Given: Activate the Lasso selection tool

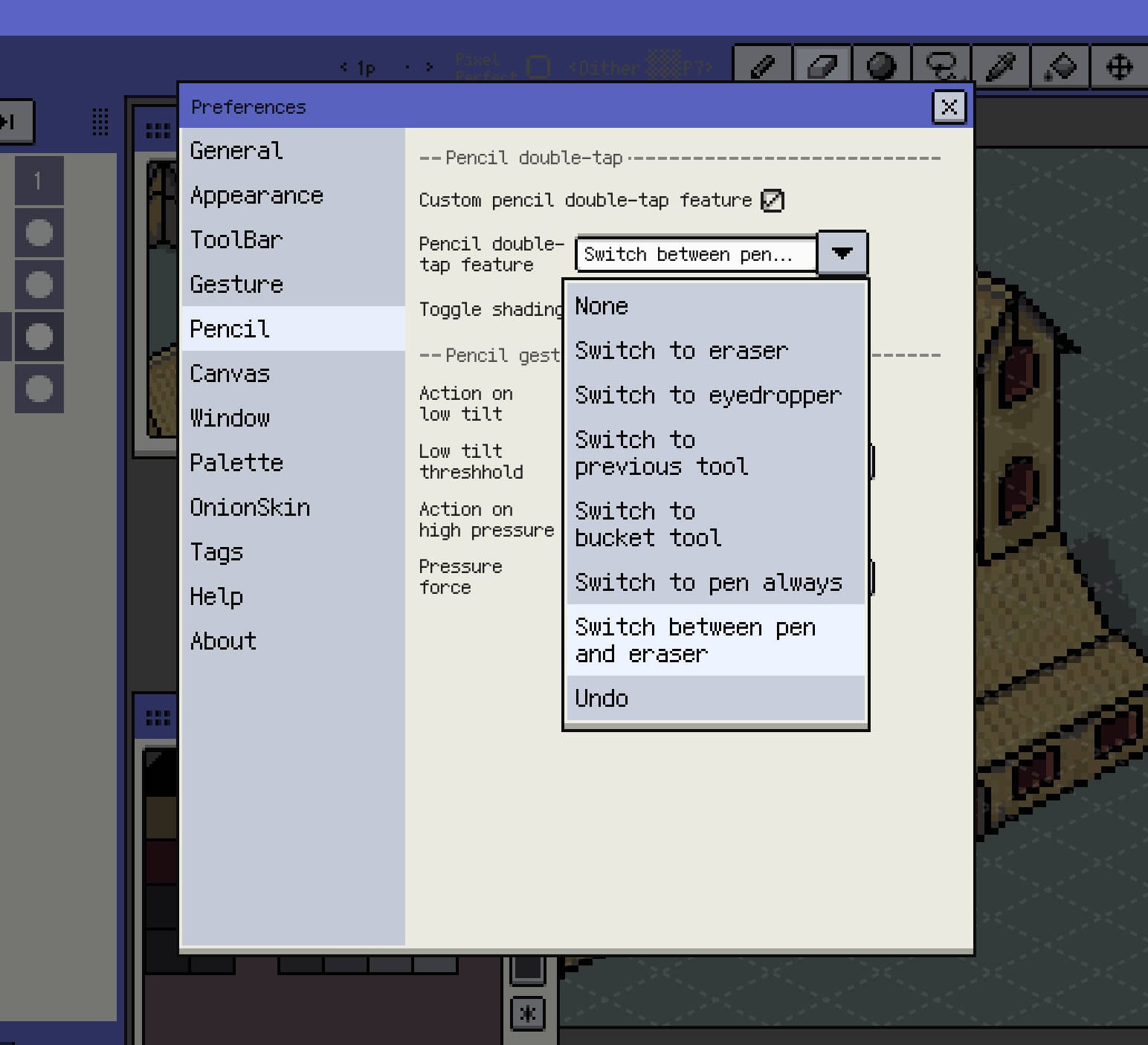Looking at the screenshot, I should (940, 67).
